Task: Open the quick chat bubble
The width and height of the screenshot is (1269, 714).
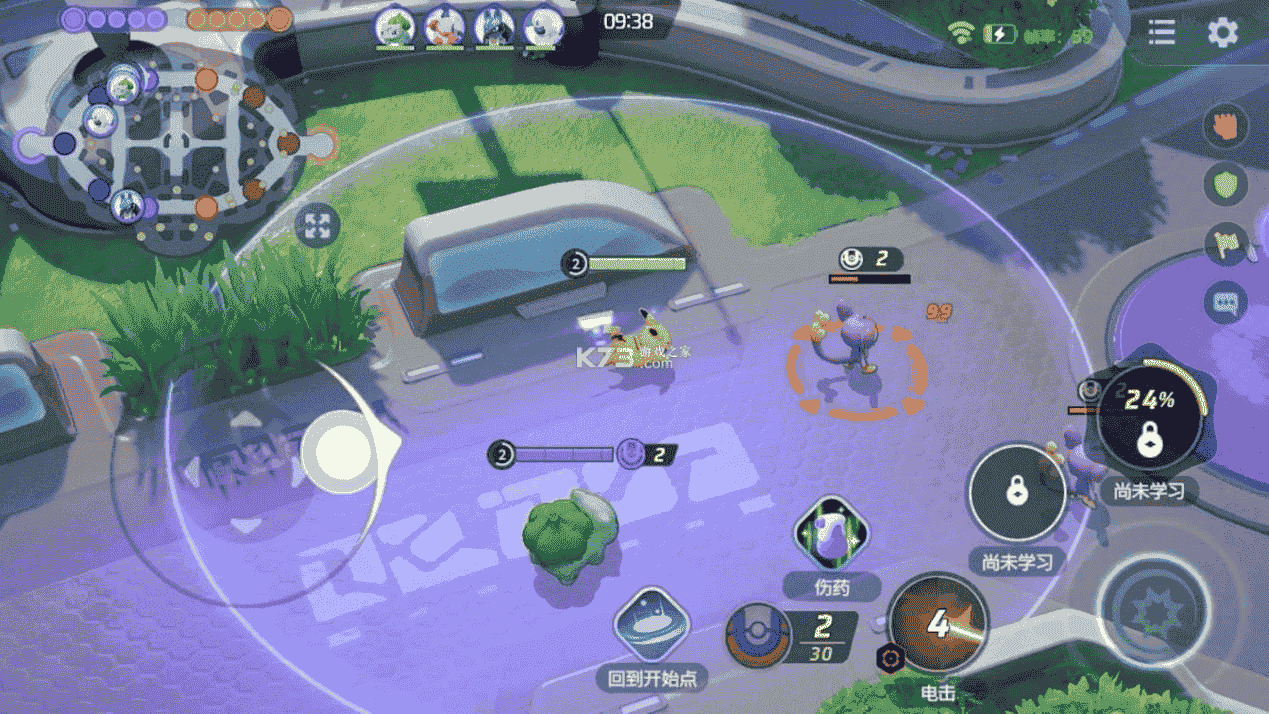Action: 1226,301
